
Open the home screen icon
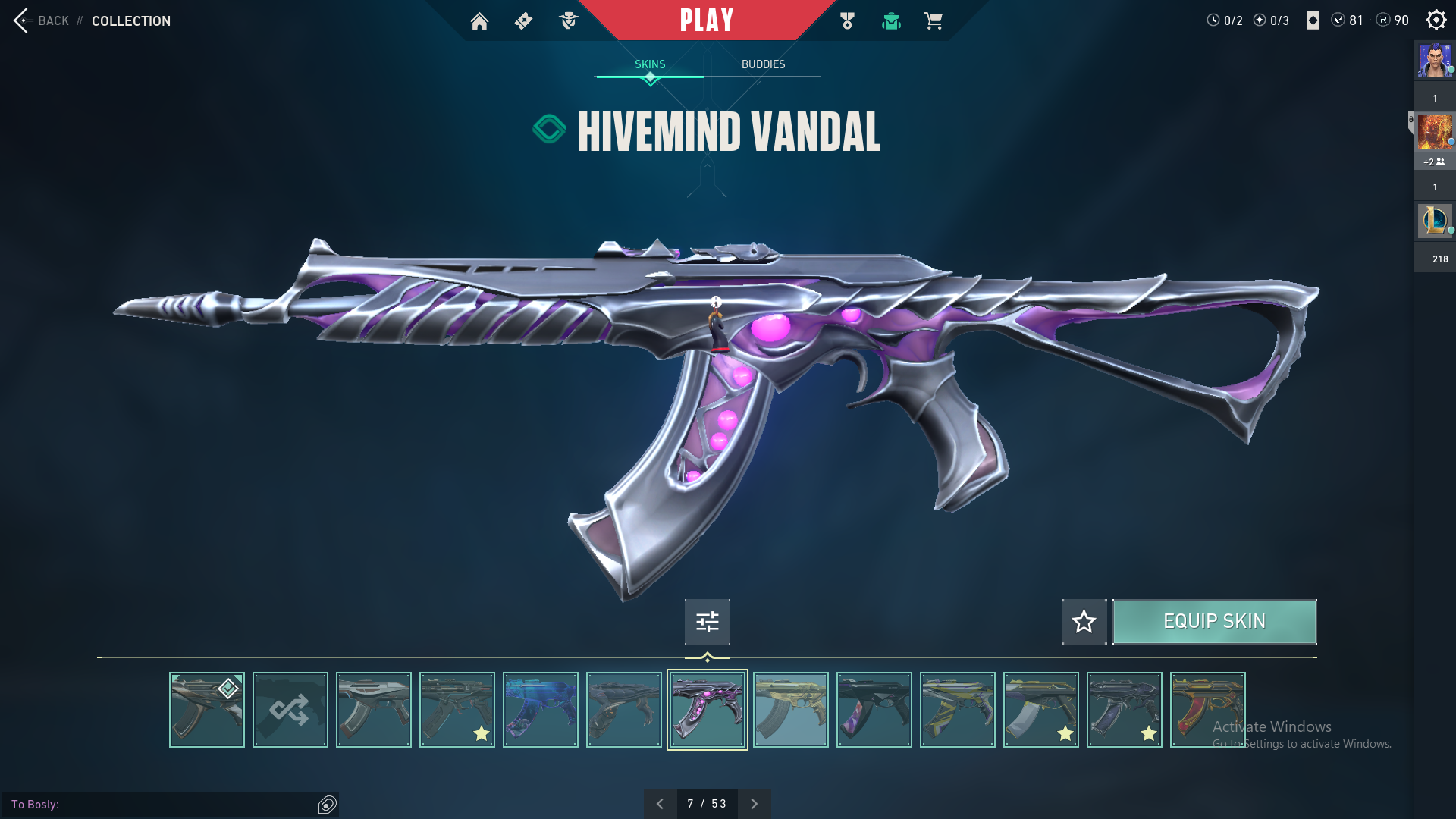click(x=479, y=21)
